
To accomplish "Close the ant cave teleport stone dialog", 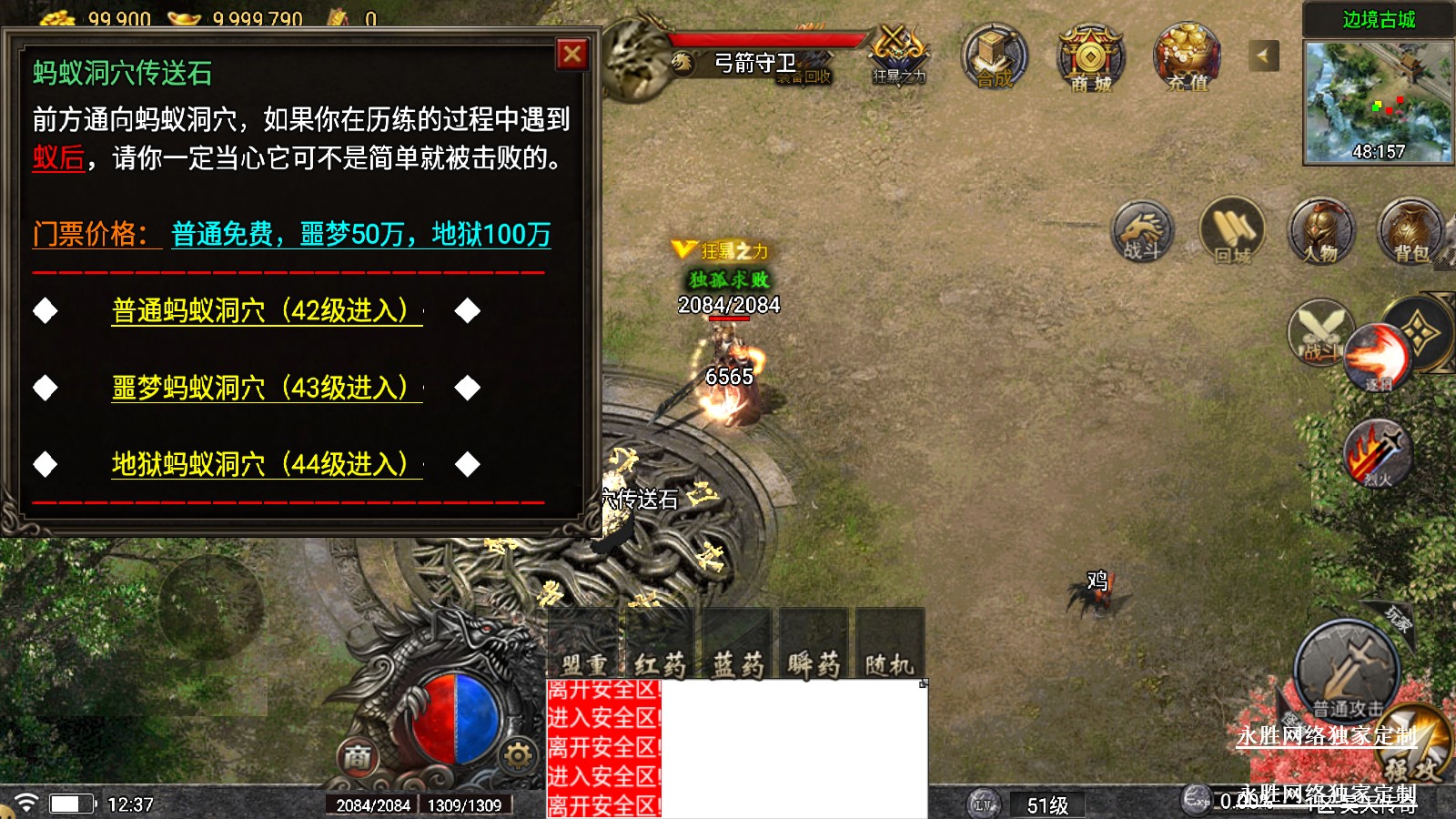I will tap(572, 55).
